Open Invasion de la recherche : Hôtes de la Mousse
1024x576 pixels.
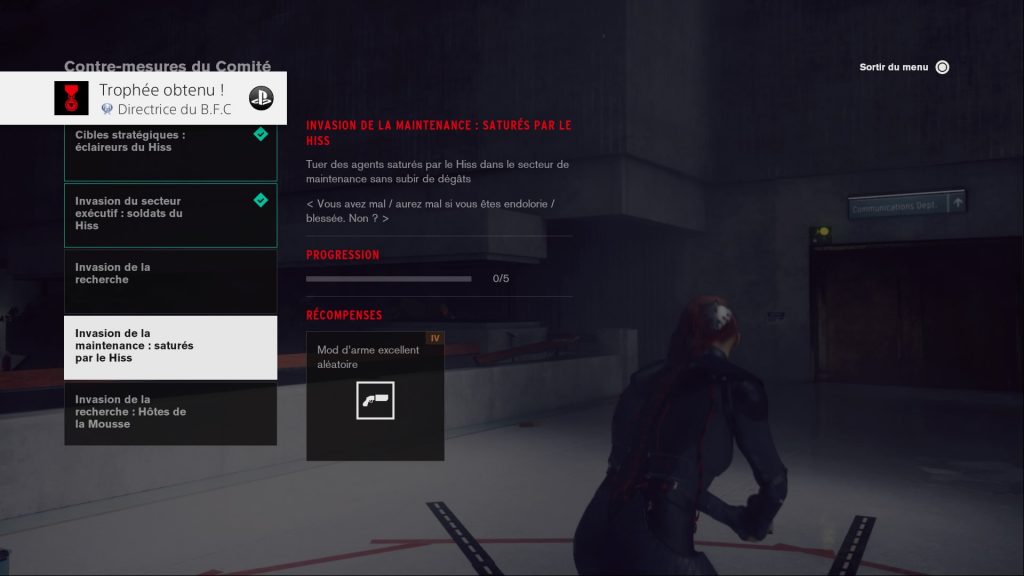coord(170,412)
